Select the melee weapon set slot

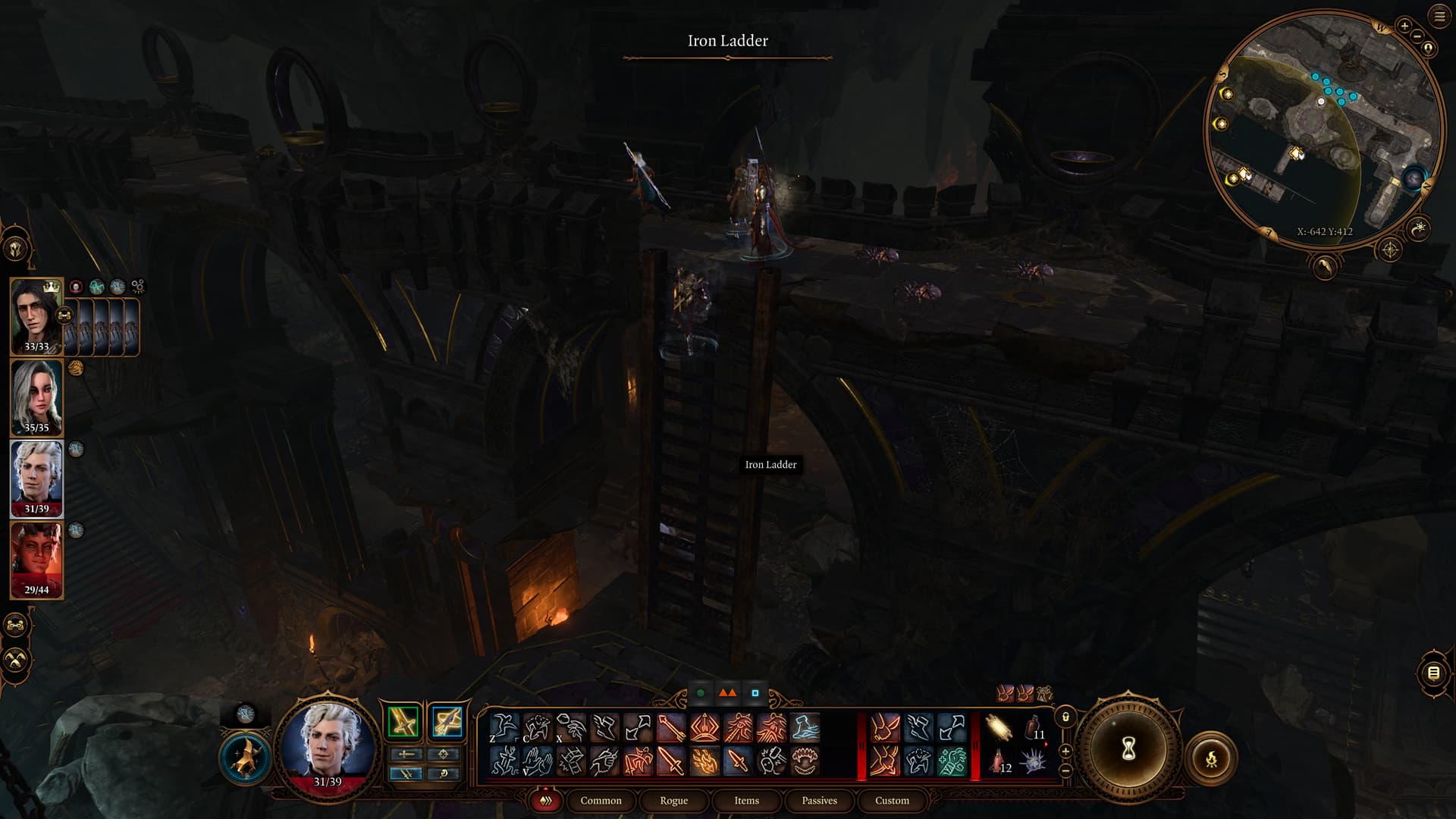point(403,721)
